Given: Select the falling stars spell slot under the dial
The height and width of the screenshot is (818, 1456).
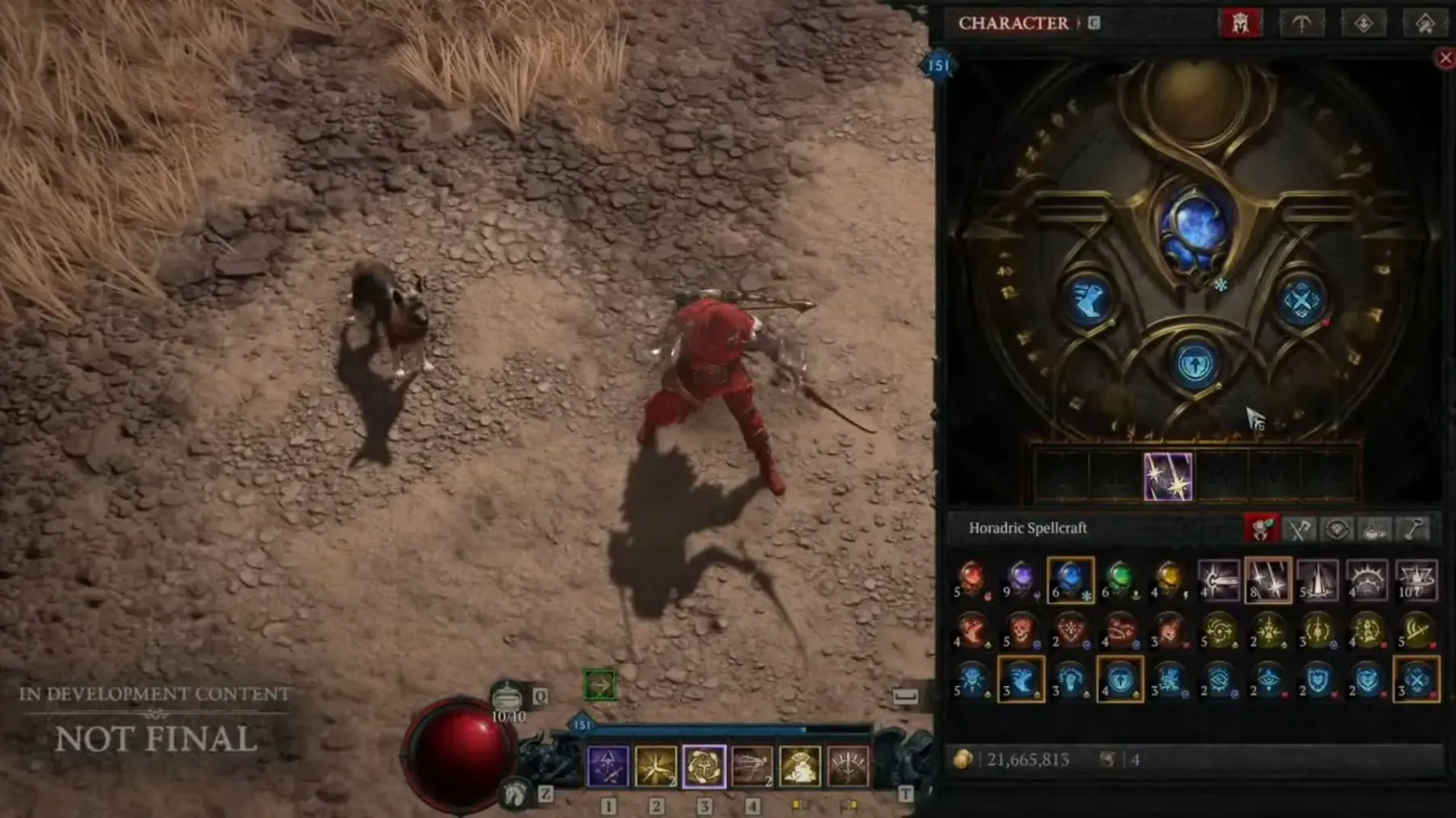Looking at the screenshot, I should pyautogui.click(x=1167, y=477).
